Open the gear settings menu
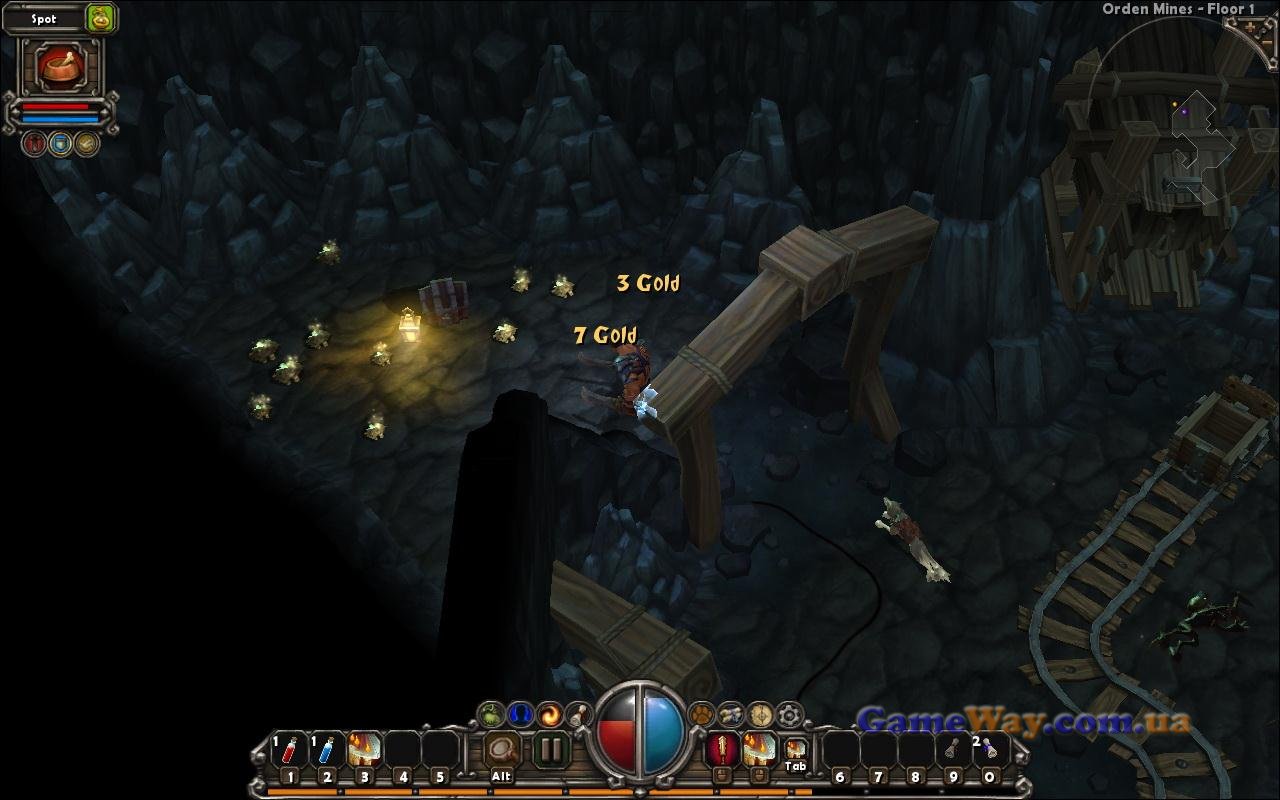1280x800 pixels. 790,715
